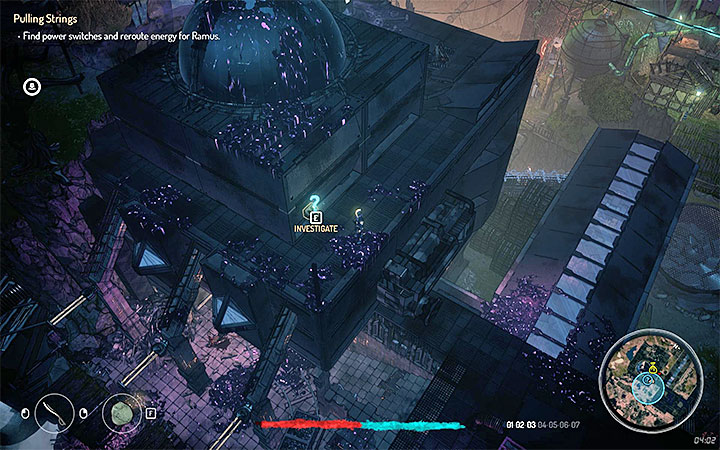Click the yellow objective marker on minimap

[x=651, y=368]
